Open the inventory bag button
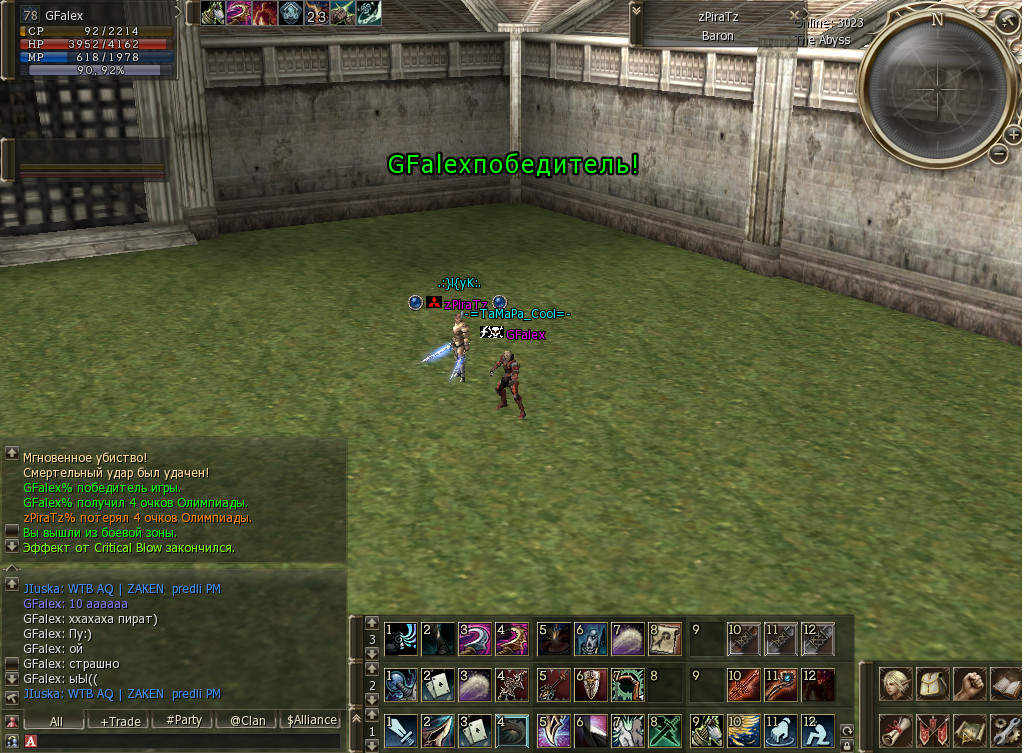Viewport: 1028px width, 753px height. (x=932, y=683)
